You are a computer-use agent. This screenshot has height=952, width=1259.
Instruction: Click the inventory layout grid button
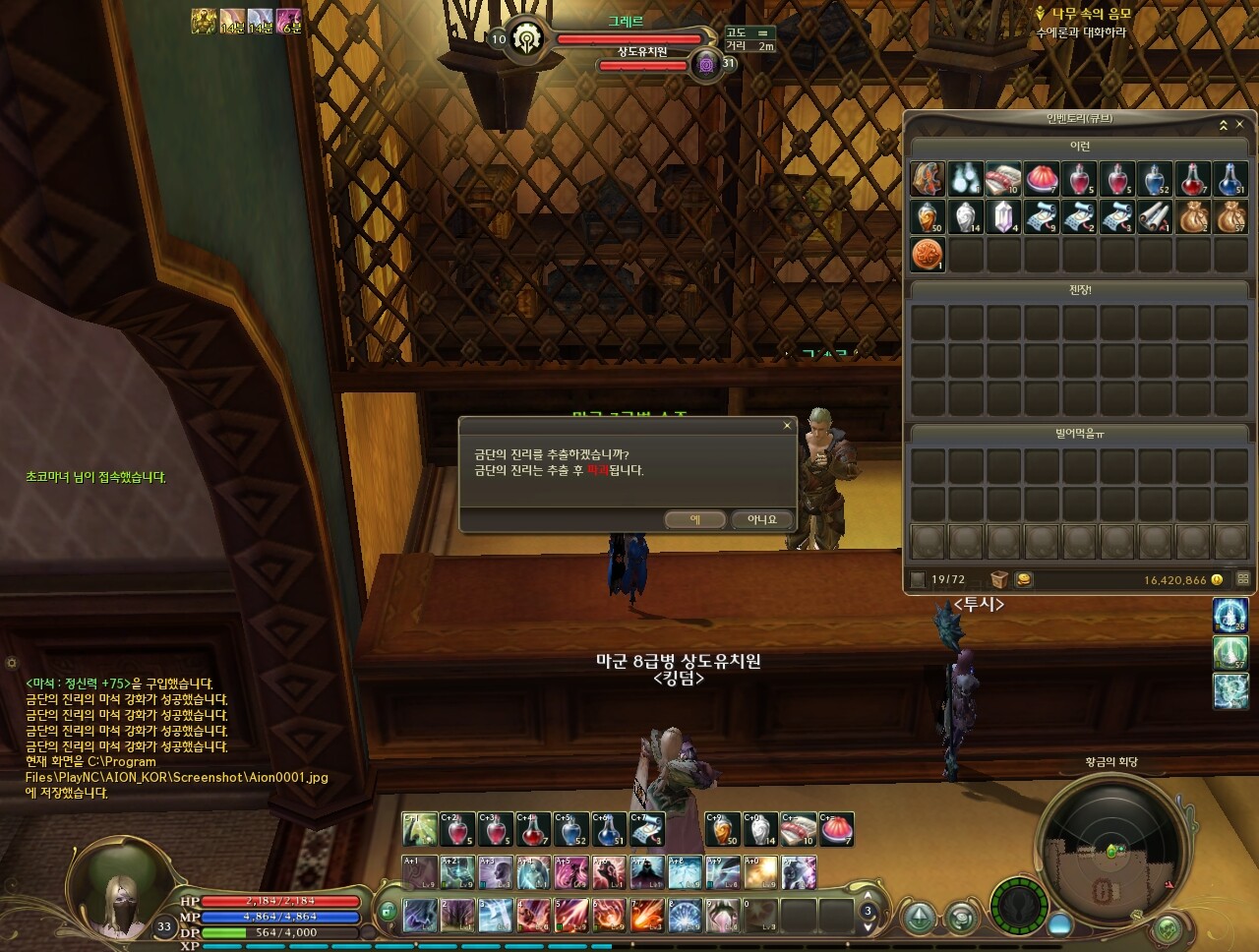coord(1242,579)
